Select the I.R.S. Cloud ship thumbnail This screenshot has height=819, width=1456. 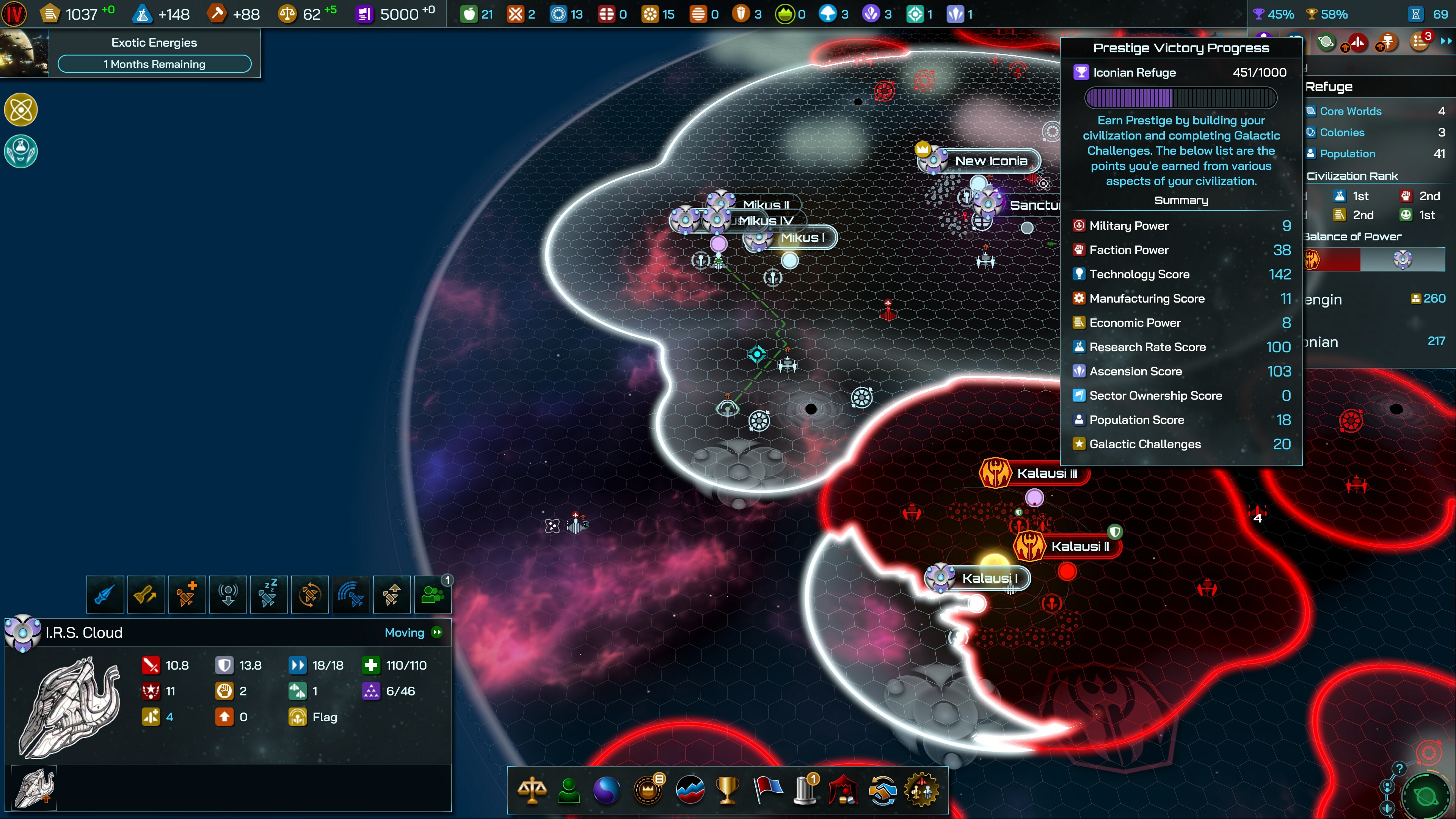coord(35,788)
